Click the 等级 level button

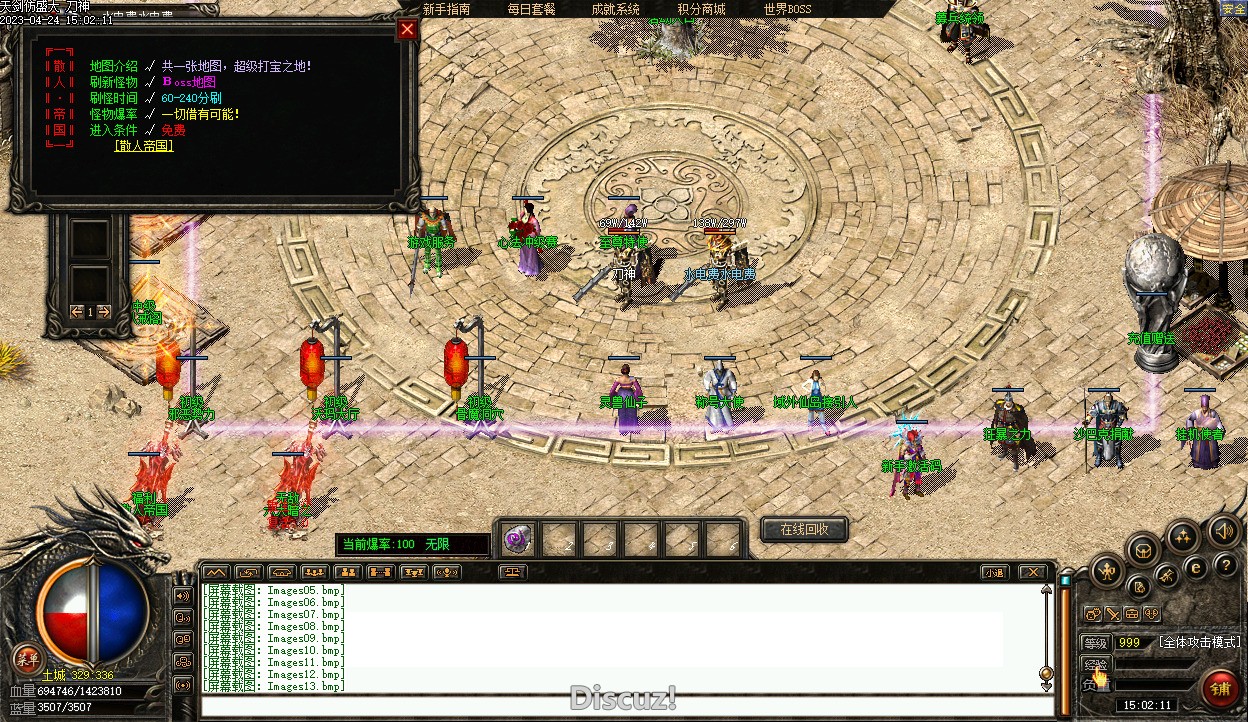pos(1096,643)
